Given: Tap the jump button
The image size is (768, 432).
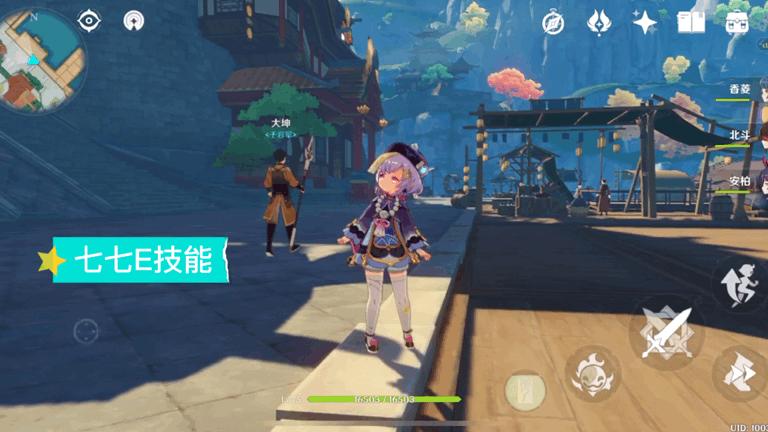Looking at the screenshot, I should pos(740,283).
